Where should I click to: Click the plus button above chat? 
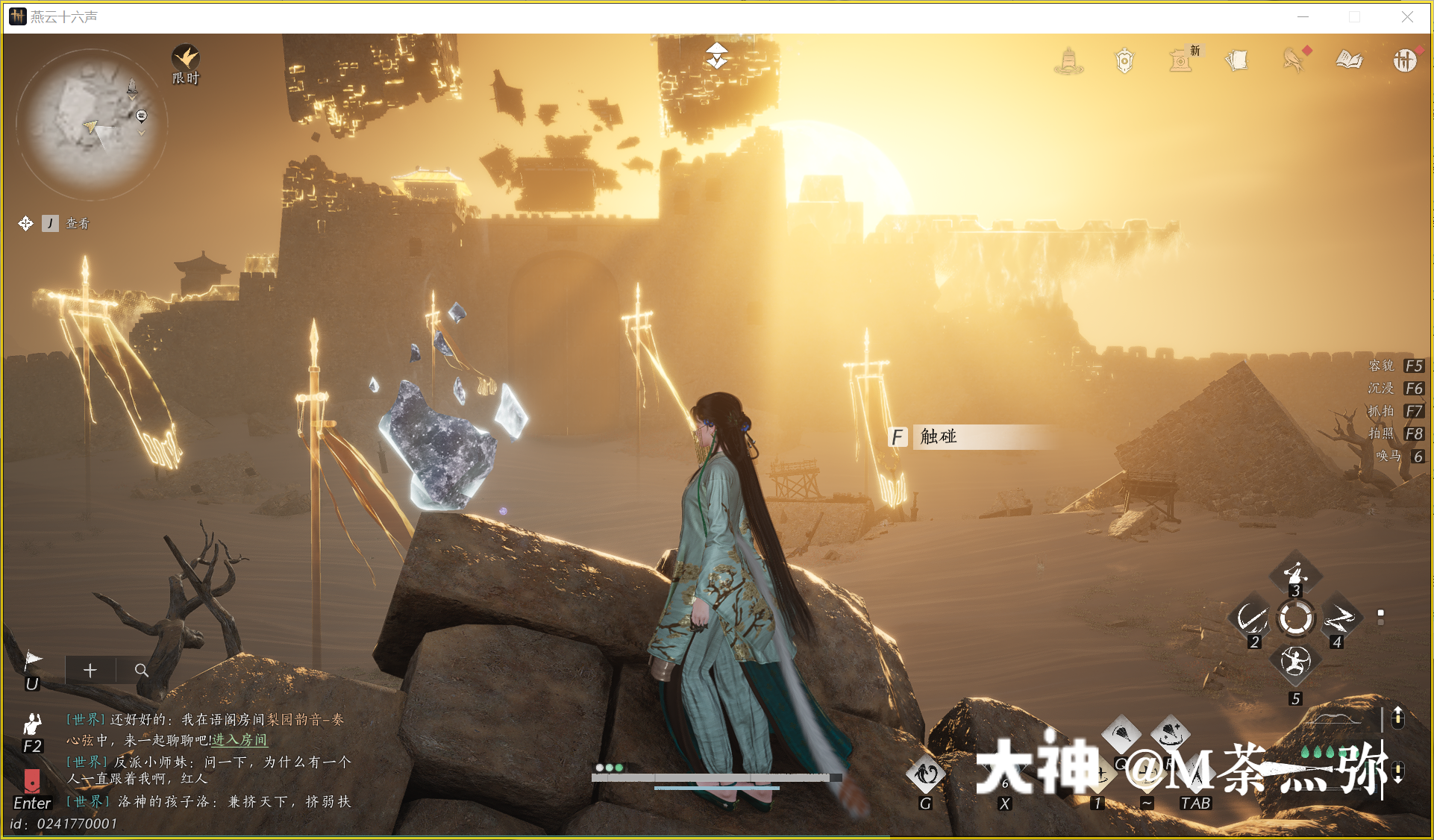(90, 670)
